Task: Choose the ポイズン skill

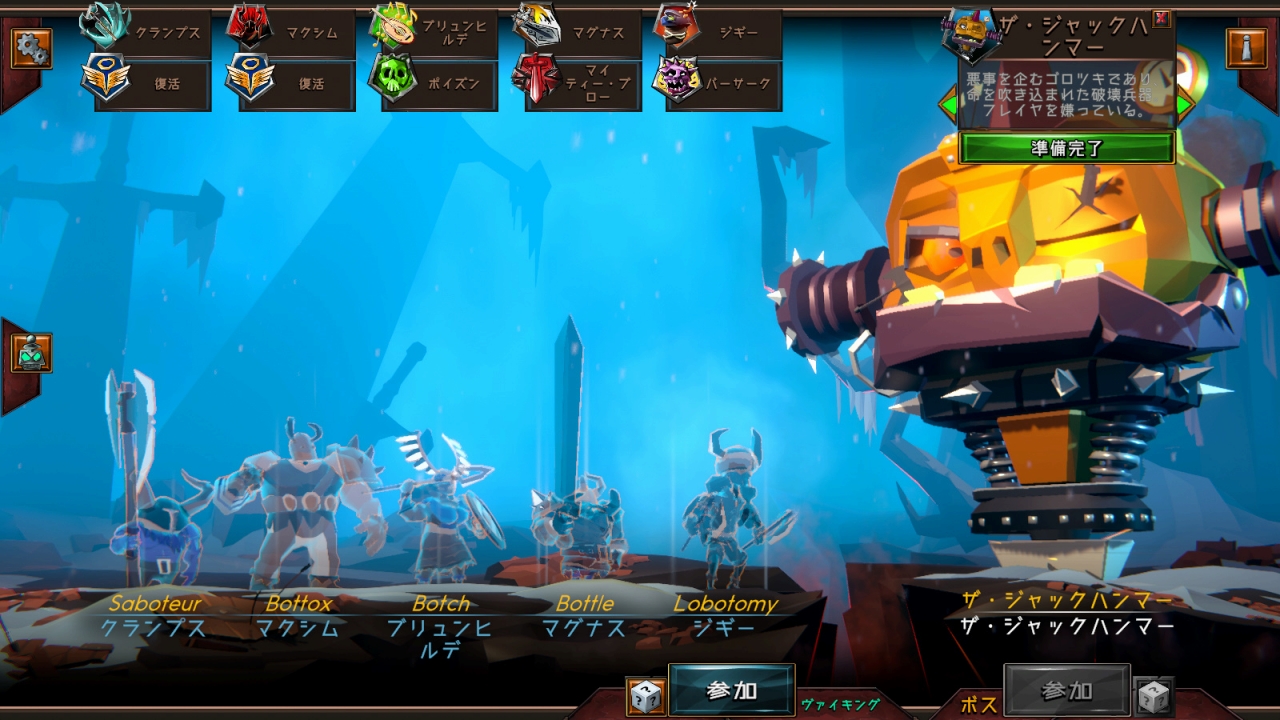Action: [437, 84]
